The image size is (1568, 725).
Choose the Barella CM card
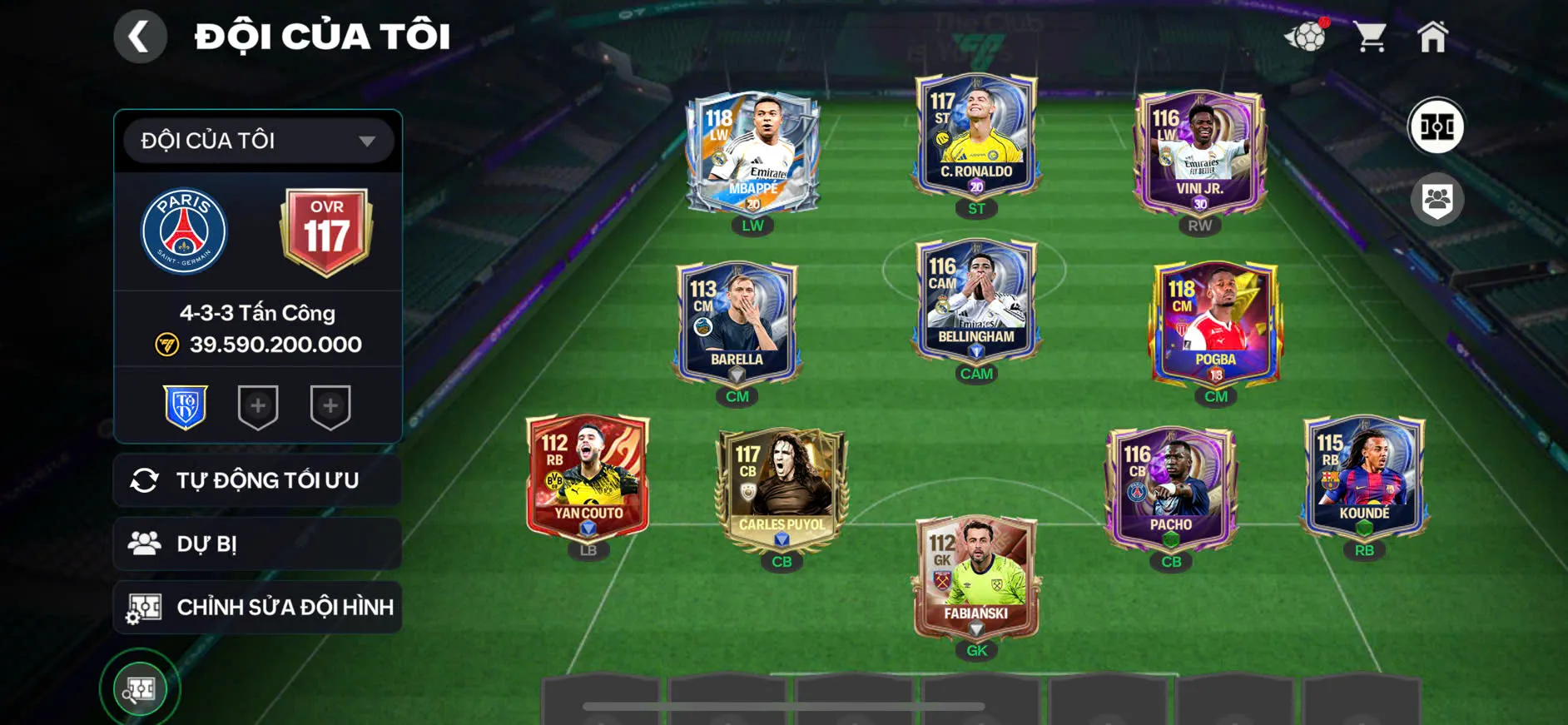pyautogui.click(x=737, y=325)
